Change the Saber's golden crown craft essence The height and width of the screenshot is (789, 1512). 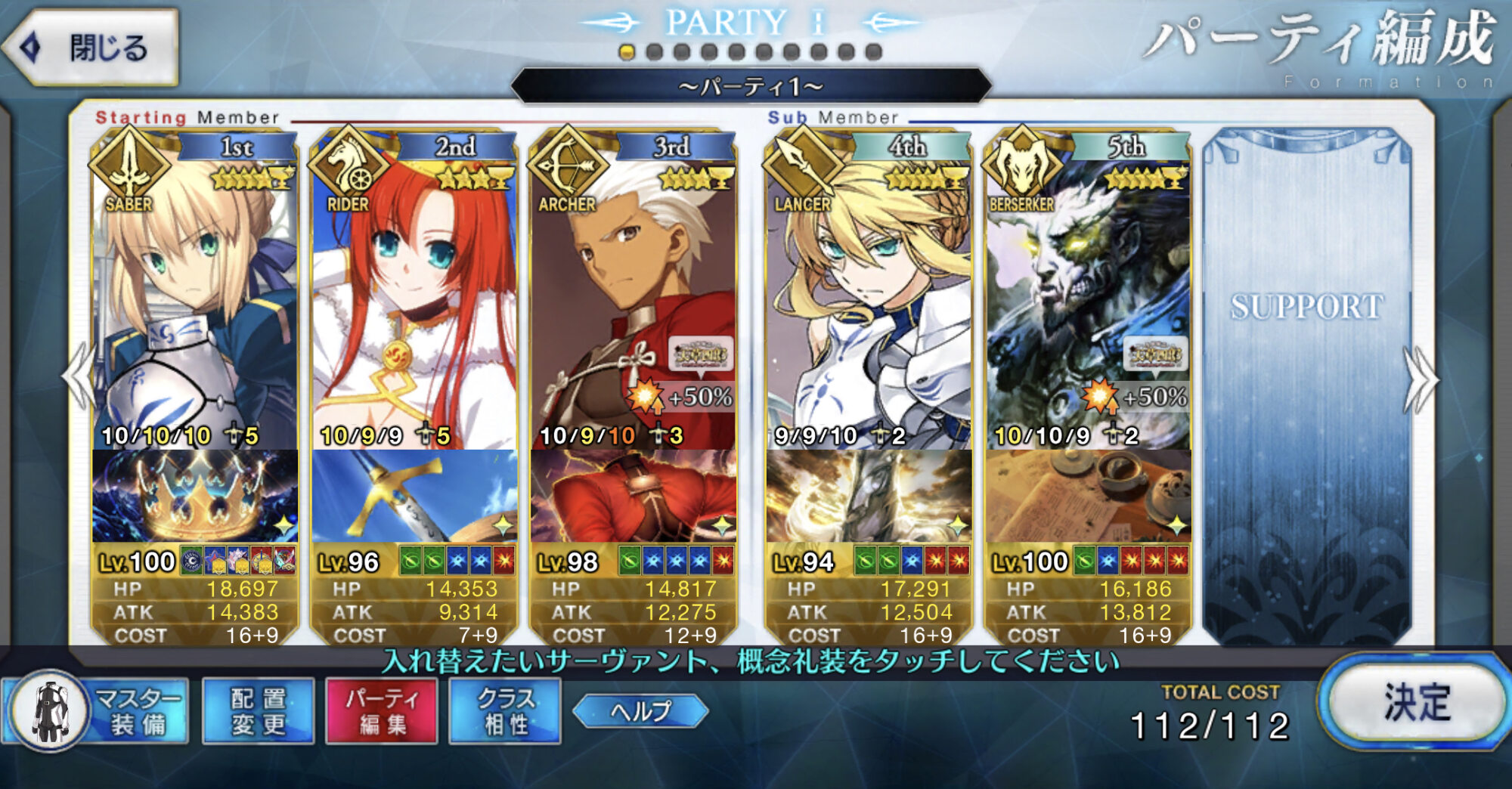coord(194,497)
